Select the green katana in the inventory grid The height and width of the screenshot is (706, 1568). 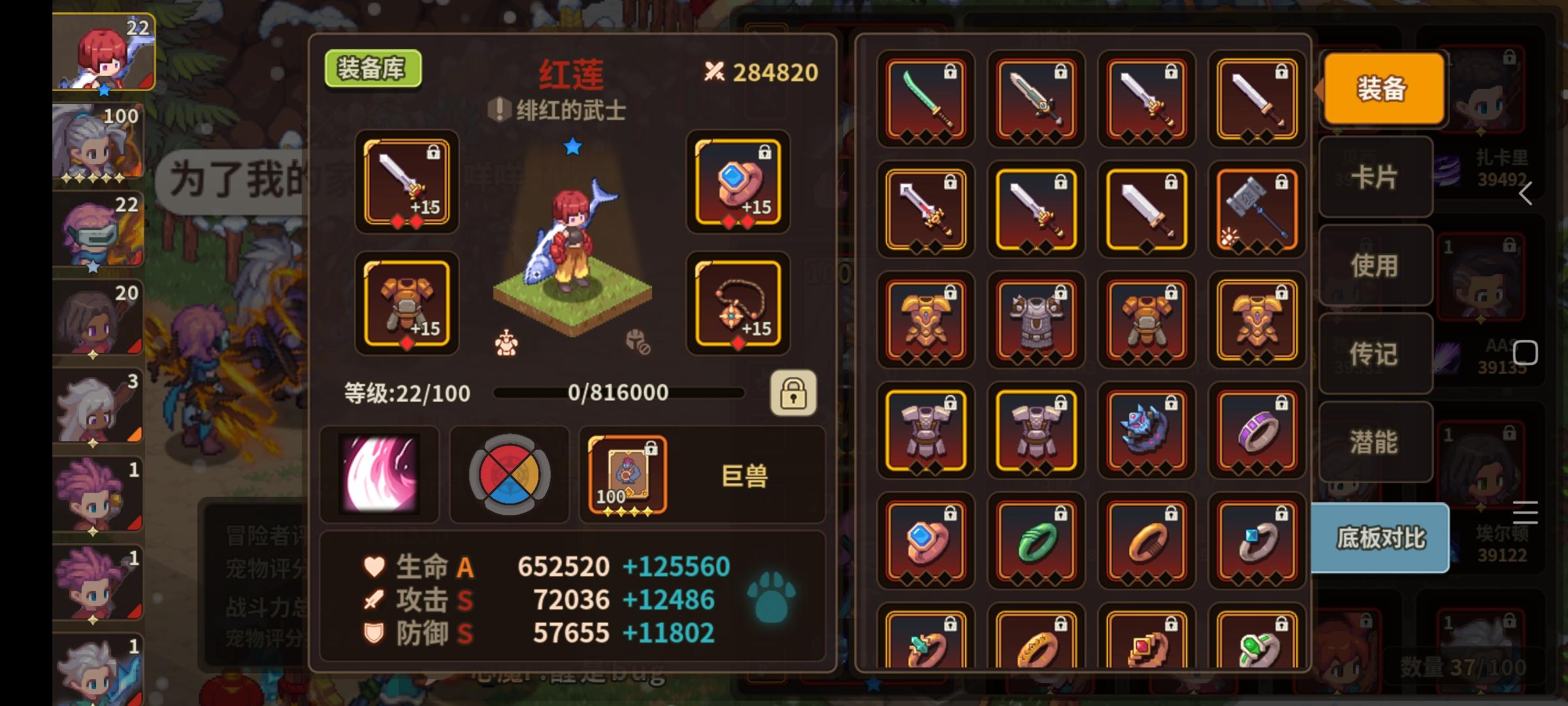925,99
